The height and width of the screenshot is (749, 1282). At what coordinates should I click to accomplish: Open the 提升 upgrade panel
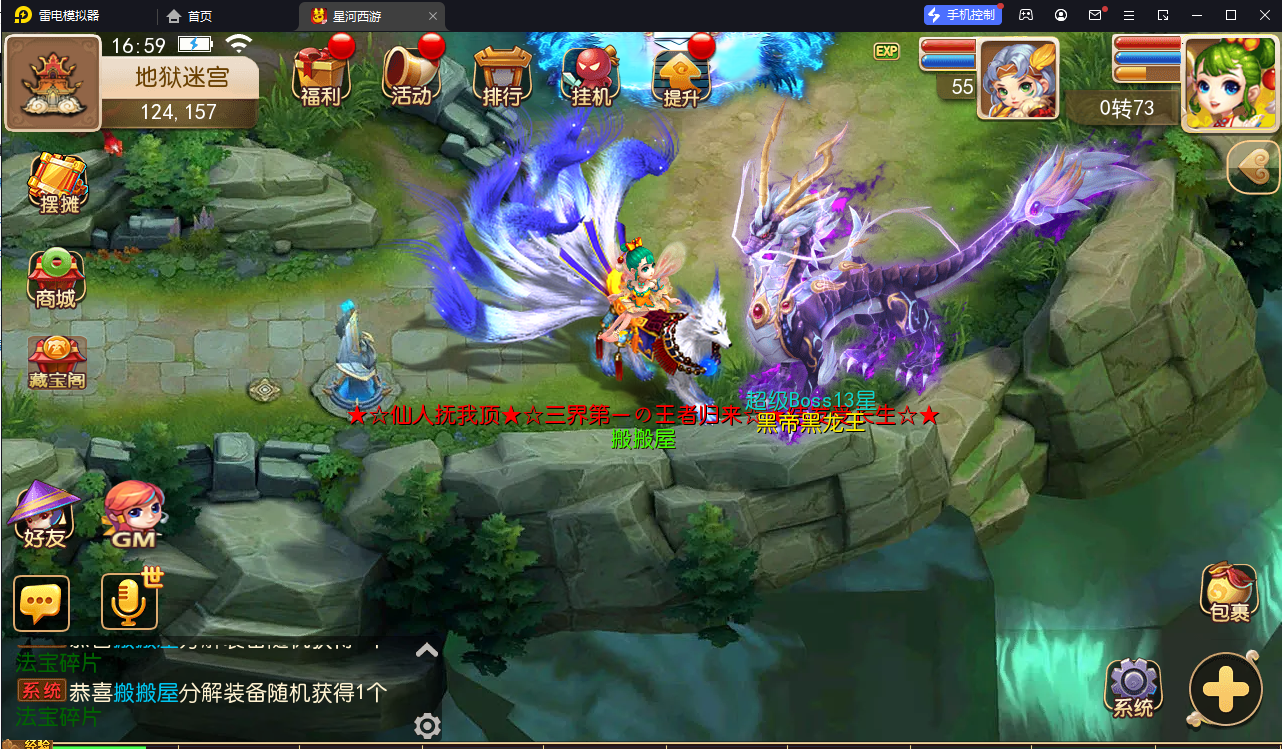(682, 75)
